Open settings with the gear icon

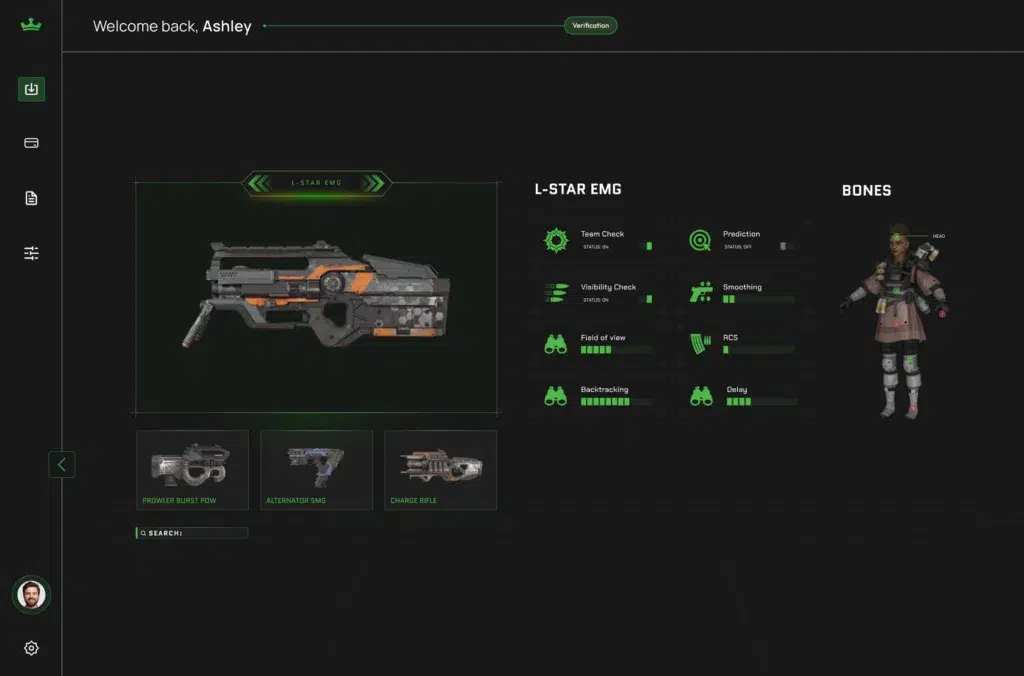point(31,648)
